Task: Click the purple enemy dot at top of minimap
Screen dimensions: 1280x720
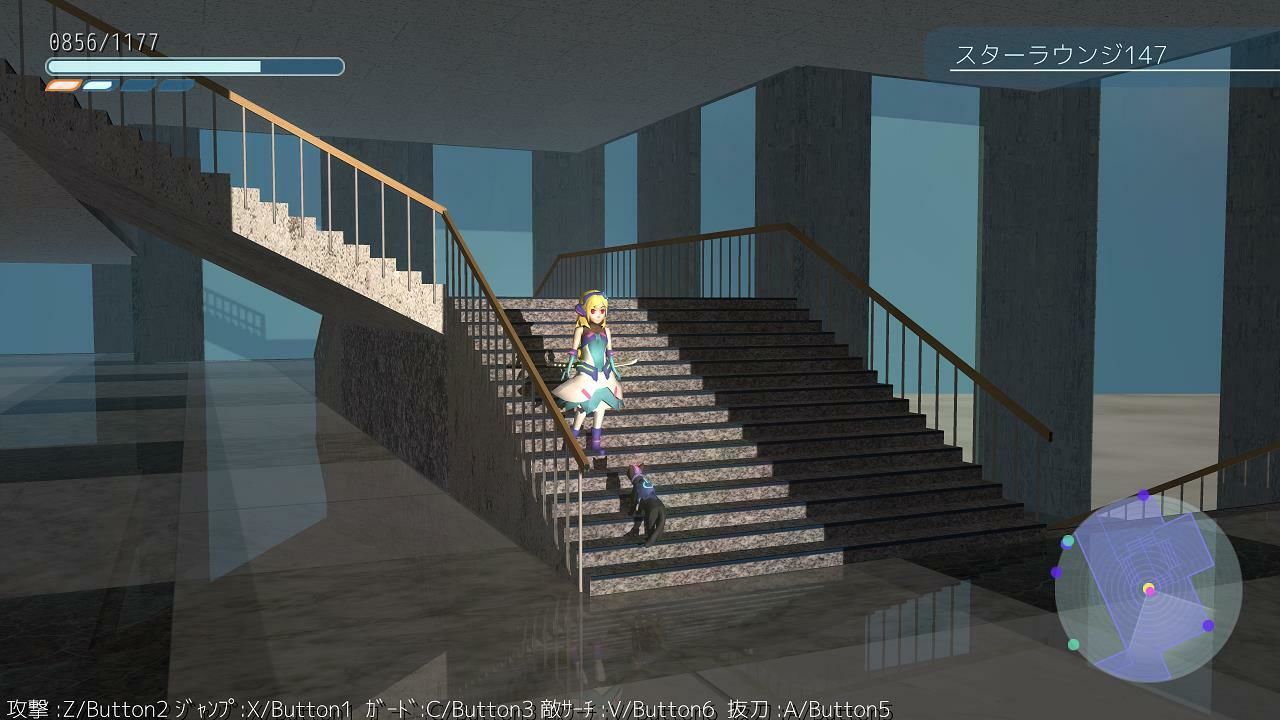Action: coord(1142,495)
